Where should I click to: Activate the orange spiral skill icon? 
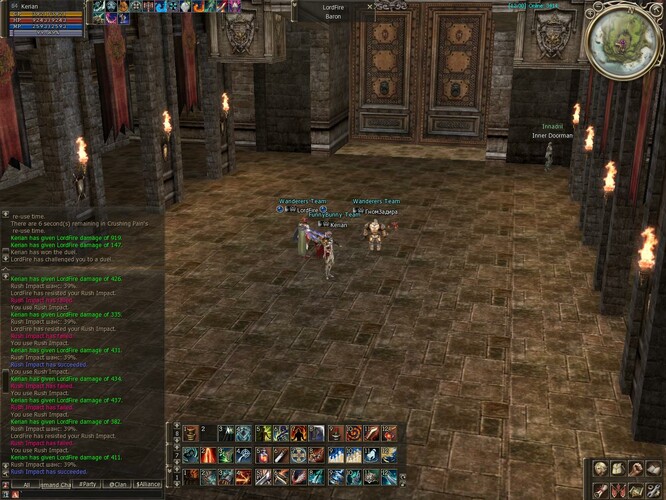coord(352,433)
